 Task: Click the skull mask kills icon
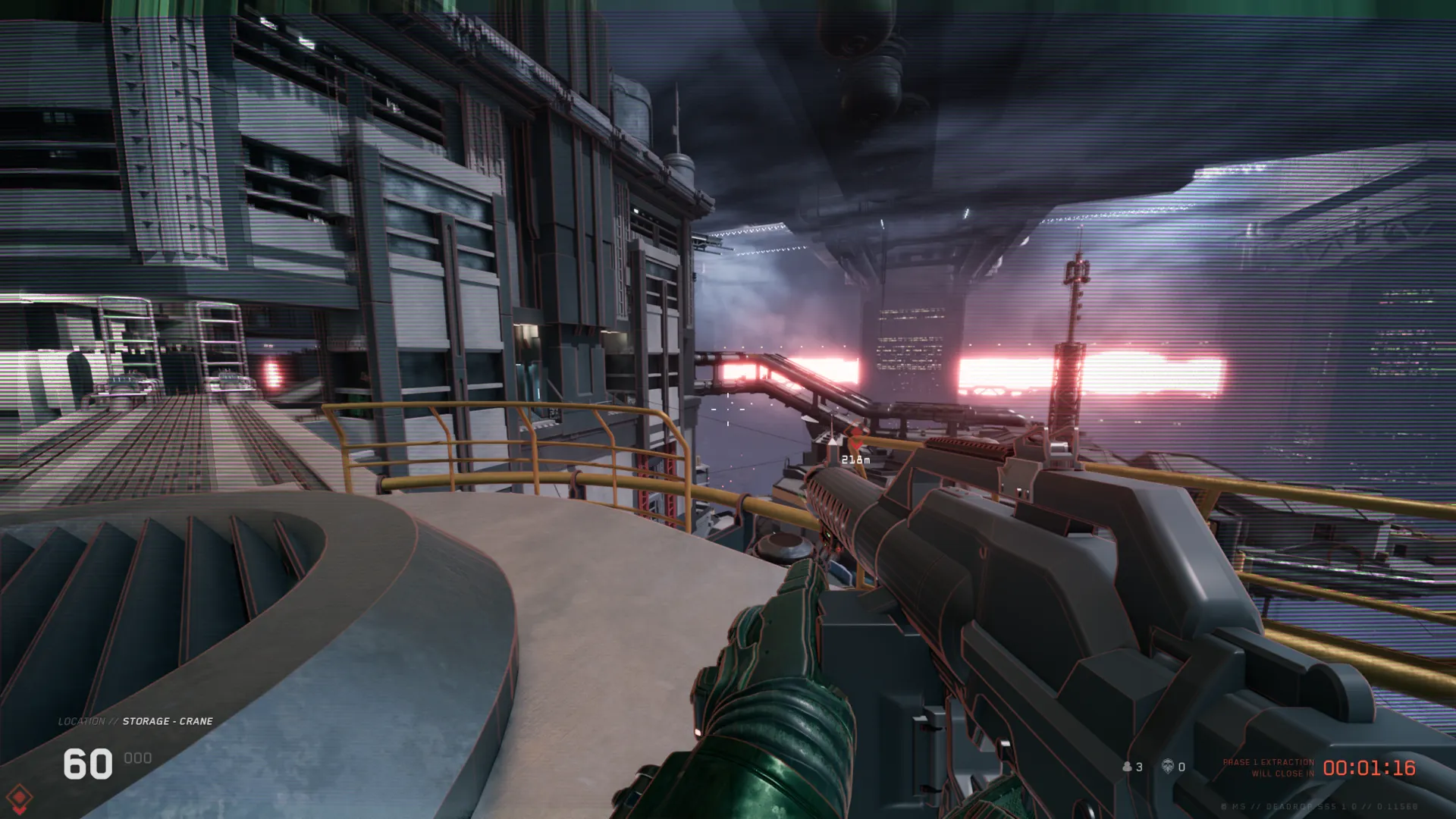click(x=1168, y=767)
